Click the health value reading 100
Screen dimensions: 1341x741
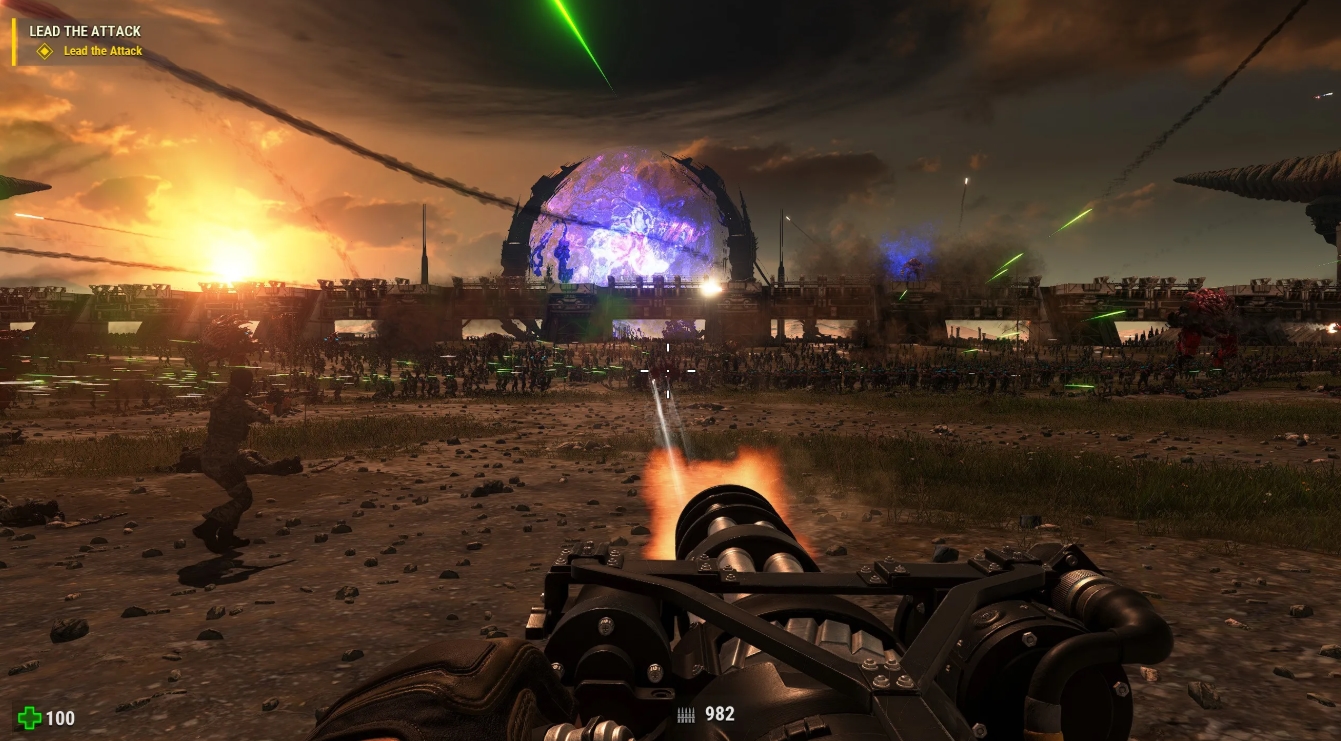[63, 718]
